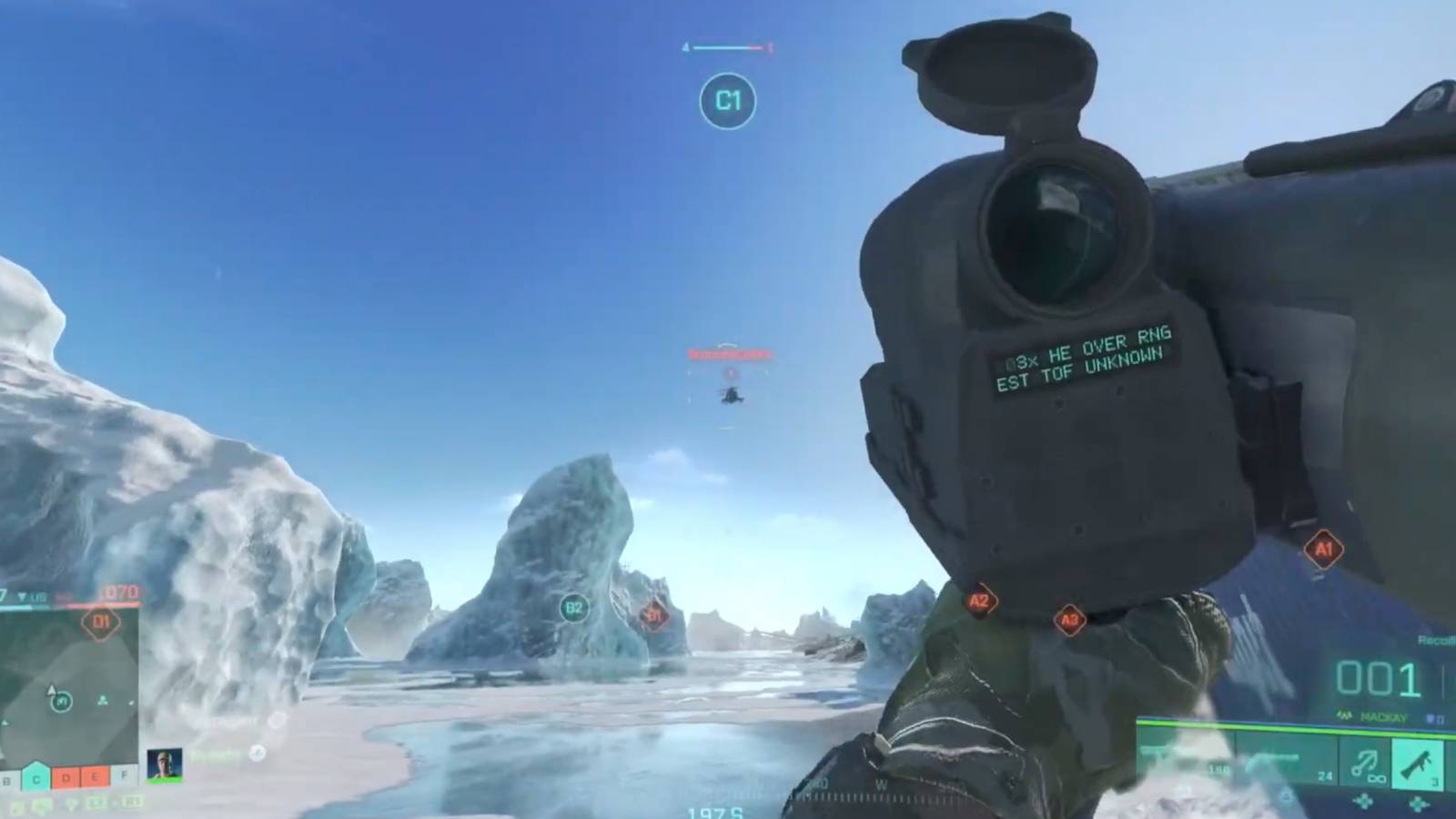Select the highlighted sector C tab
The width and height of the screenshot is (1456, 819).
click(35, 778)
